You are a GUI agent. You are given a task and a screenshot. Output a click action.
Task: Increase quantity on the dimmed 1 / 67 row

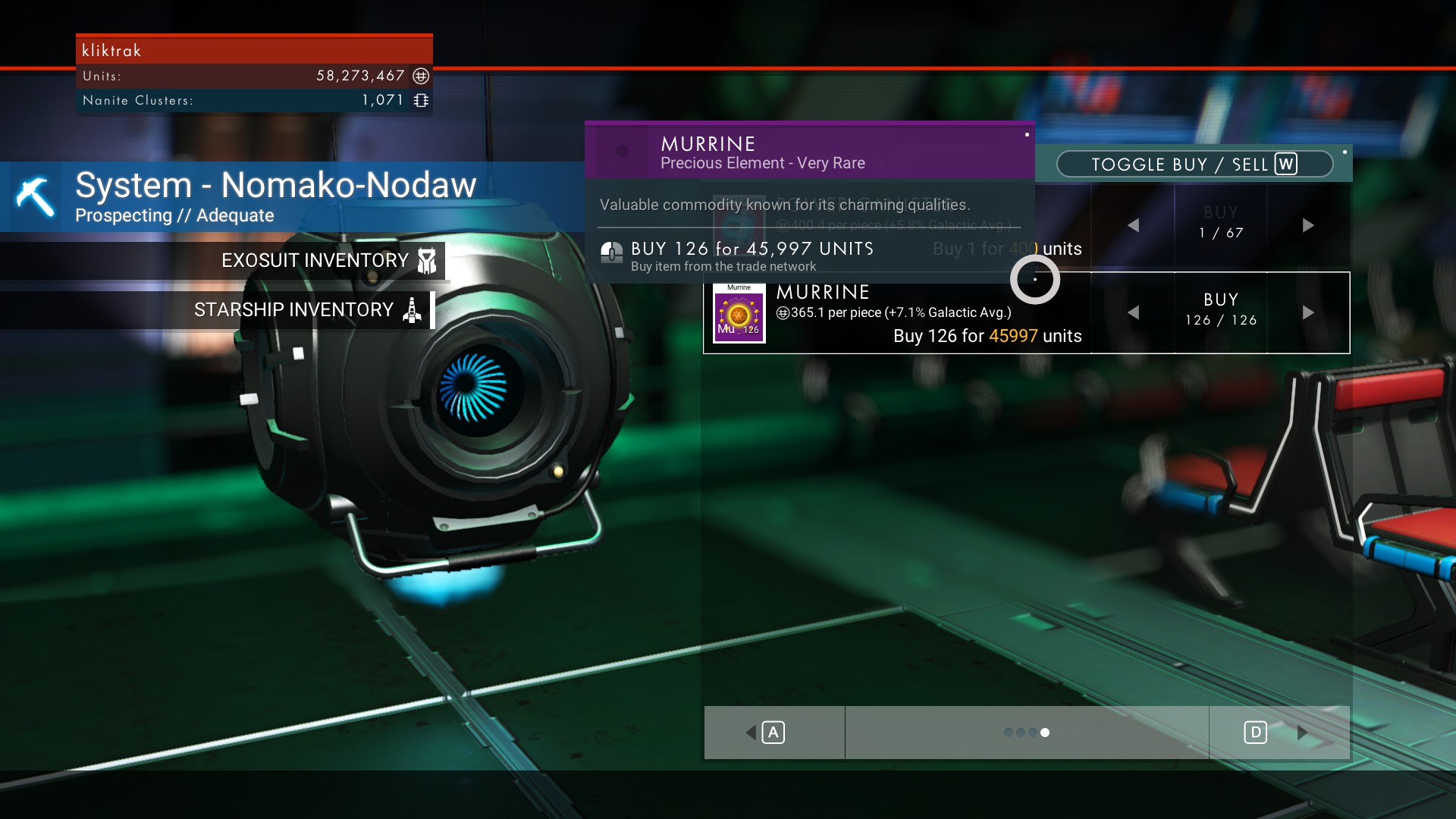[x=1308, y=225]
